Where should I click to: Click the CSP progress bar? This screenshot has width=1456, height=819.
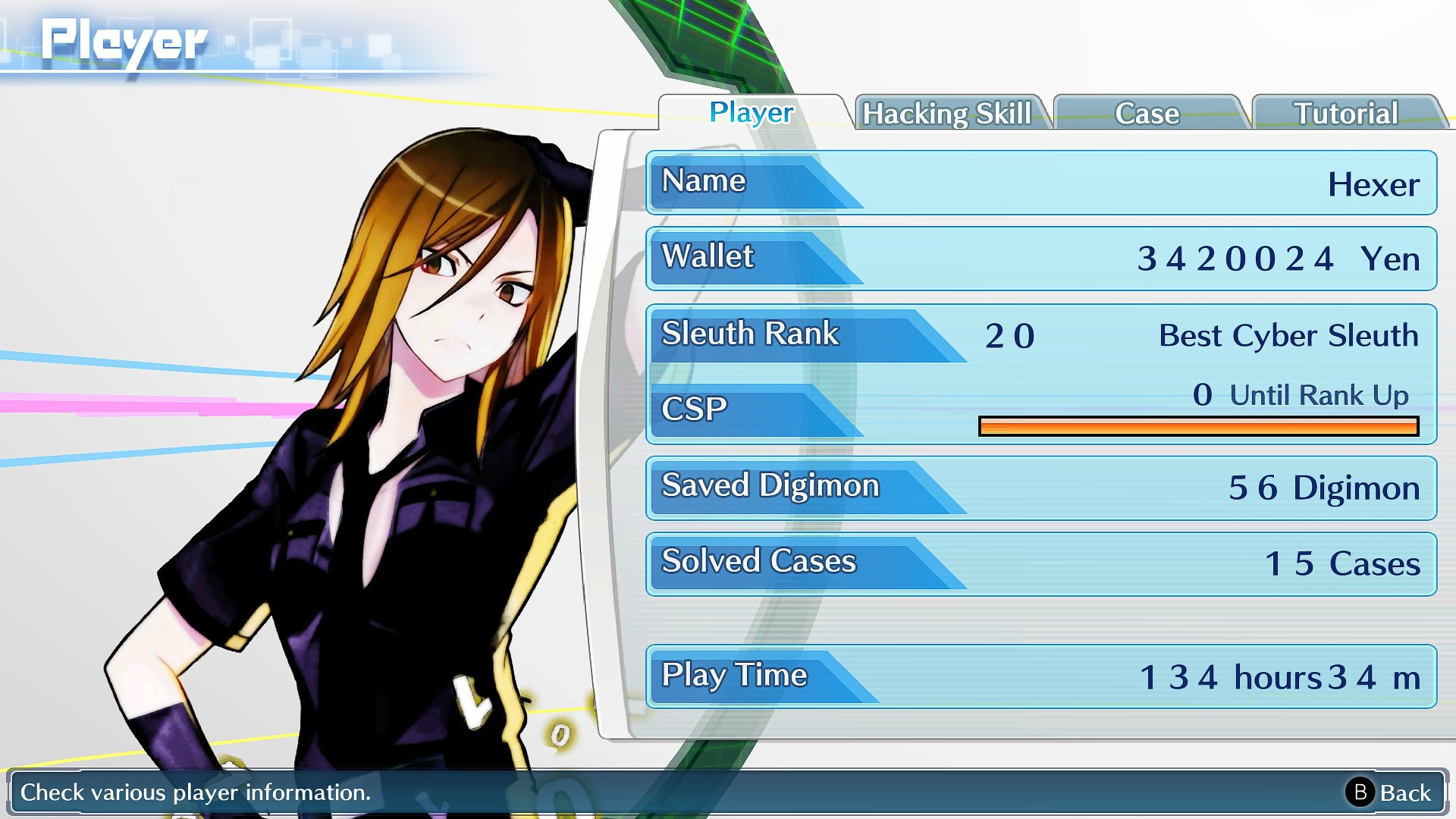pyautogui.click(x=1198, y=427)
